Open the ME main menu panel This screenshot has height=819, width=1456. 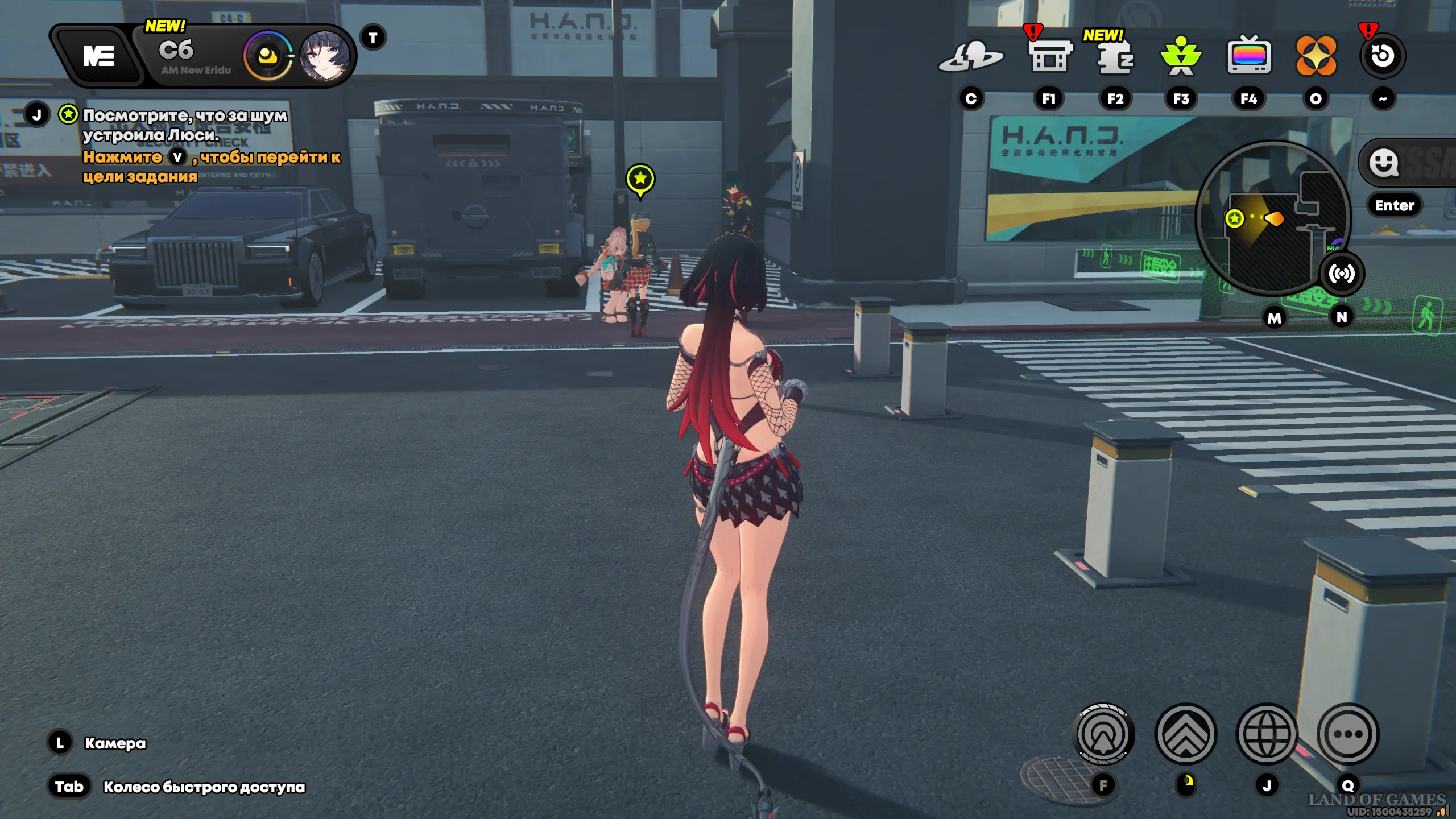coord(98,56)
